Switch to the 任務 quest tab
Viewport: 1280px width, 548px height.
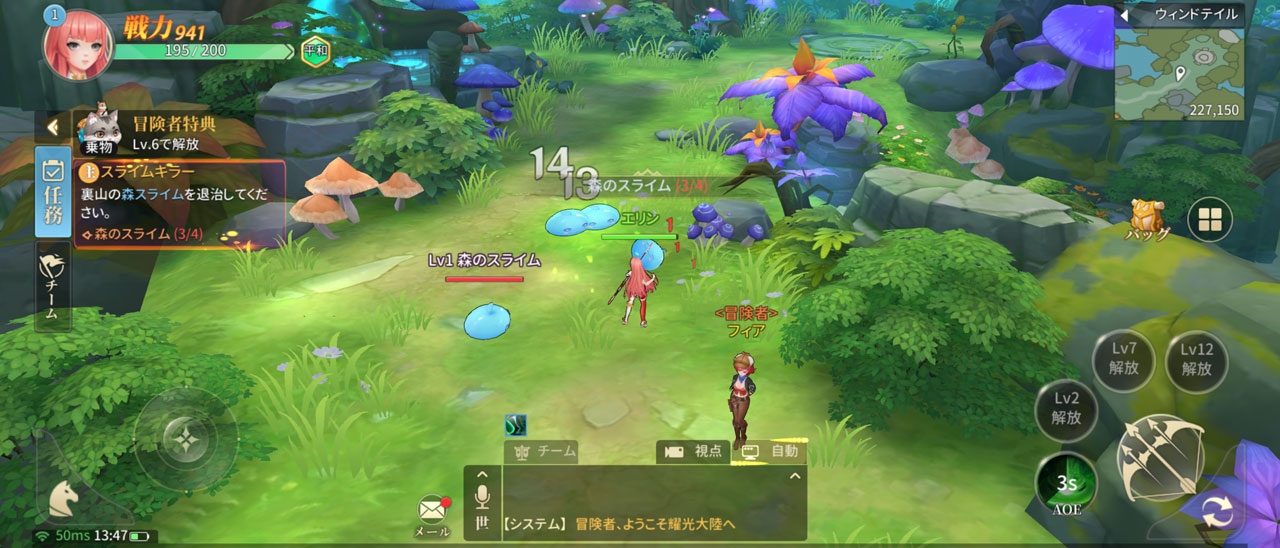(53, 191)
